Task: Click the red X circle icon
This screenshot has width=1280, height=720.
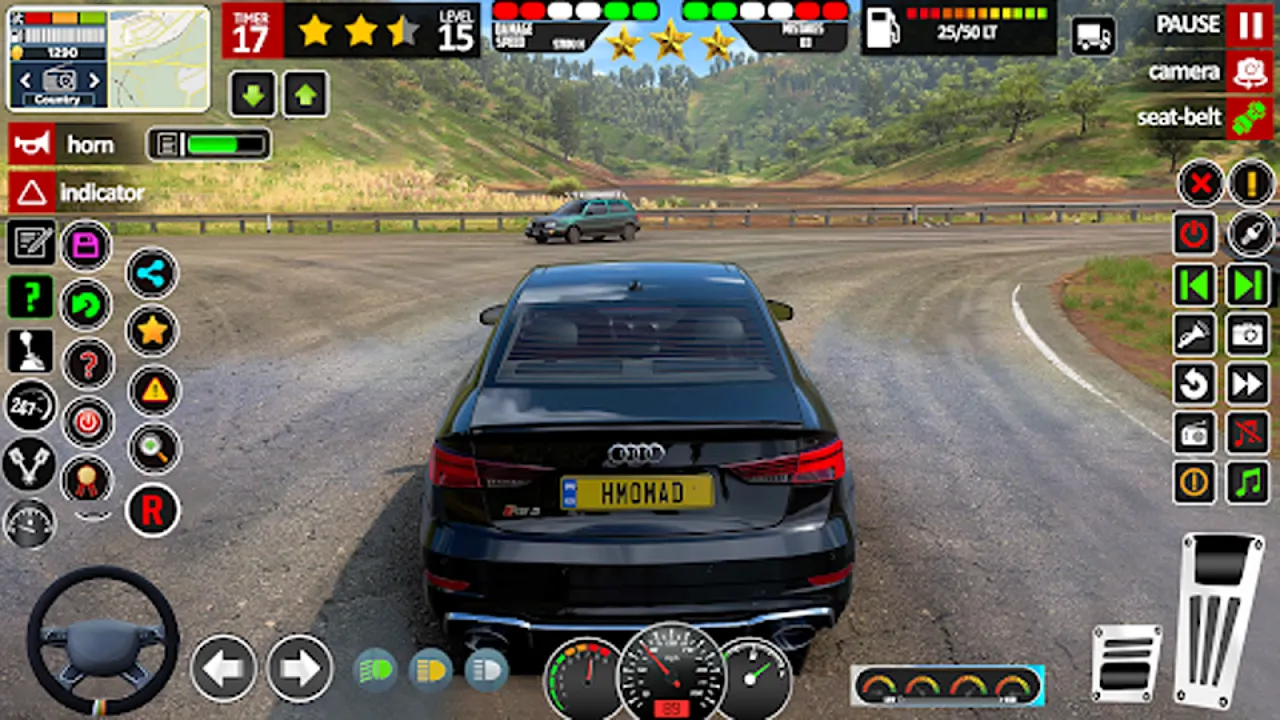Action: (x=1200, y=183)
